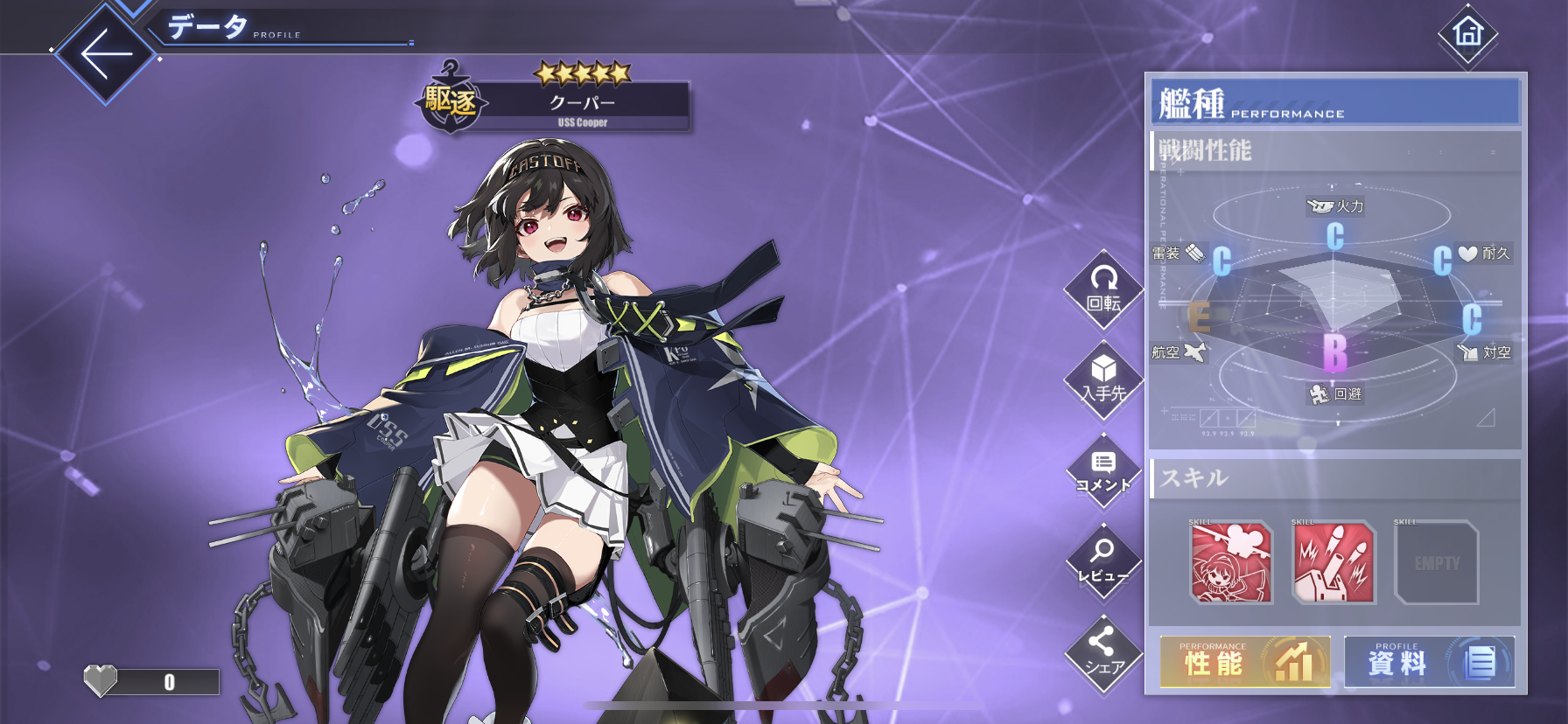Click the anchor emblem showing 駆逐 ship type
Screen dimensions: 1568x724
point(450,99)
